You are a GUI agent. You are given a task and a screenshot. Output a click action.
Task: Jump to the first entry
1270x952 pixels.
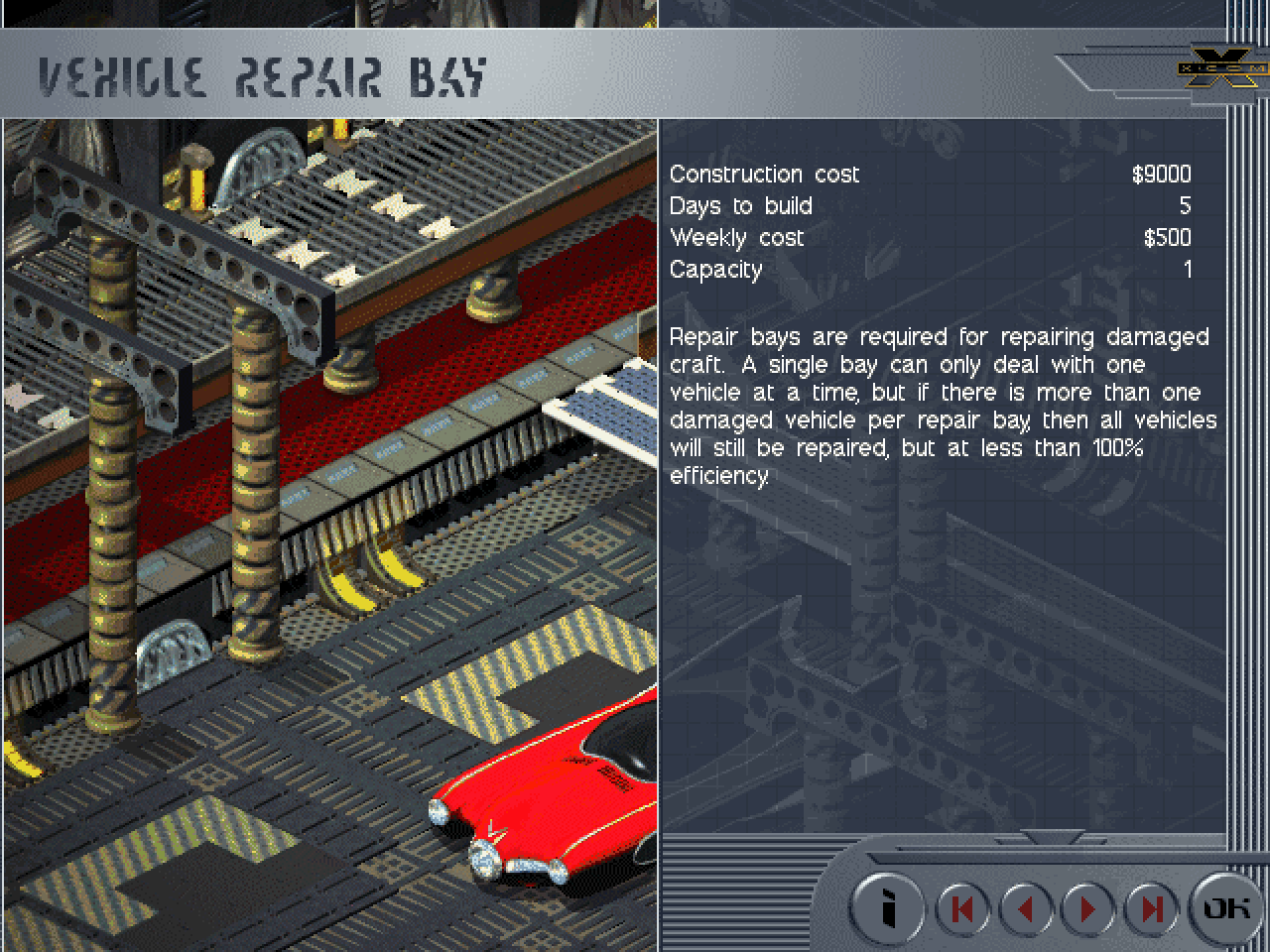tap(961, 908)
